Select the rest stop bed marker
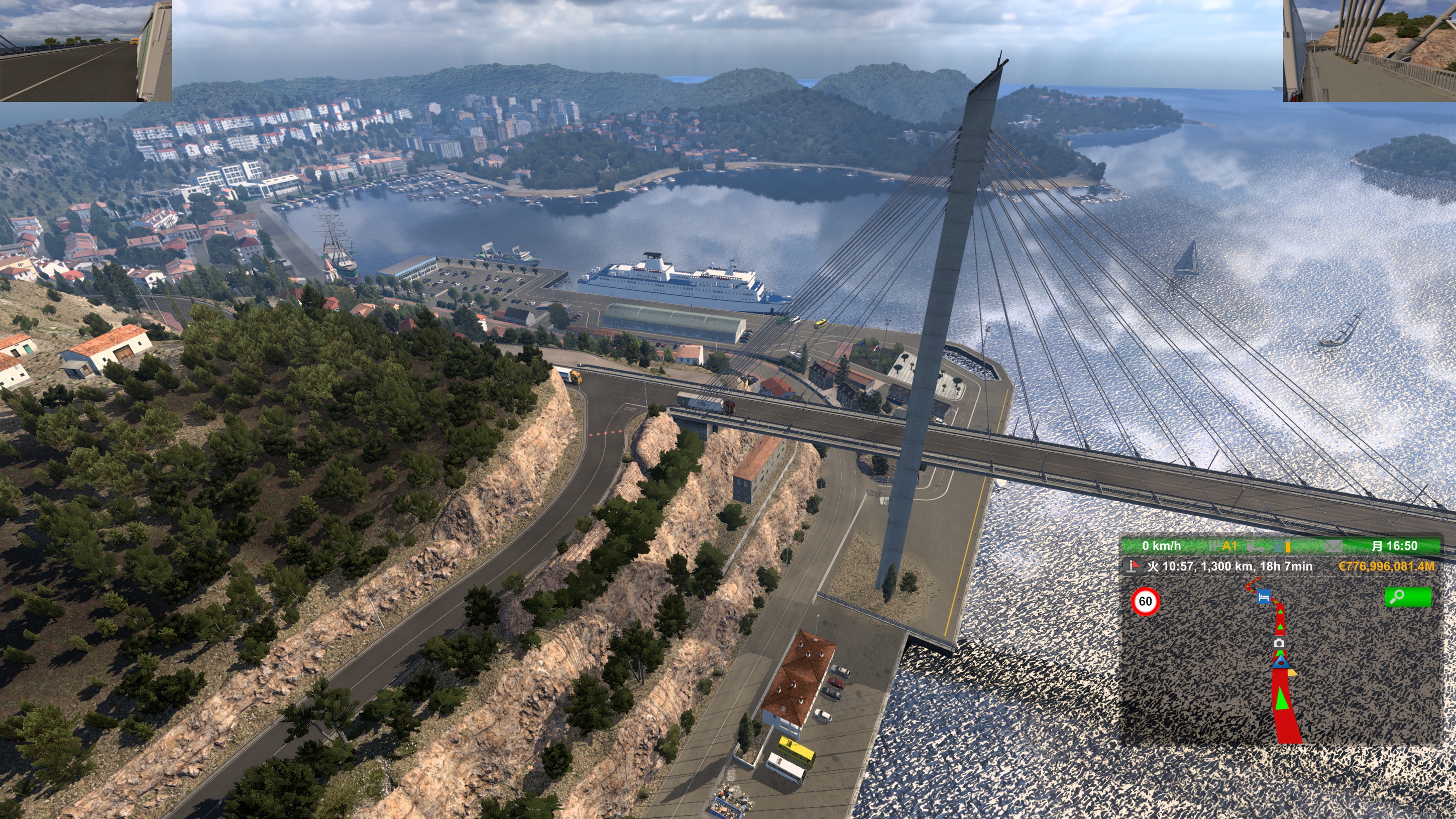This screenshot has width=1456, height=819. click(1264, 597)
